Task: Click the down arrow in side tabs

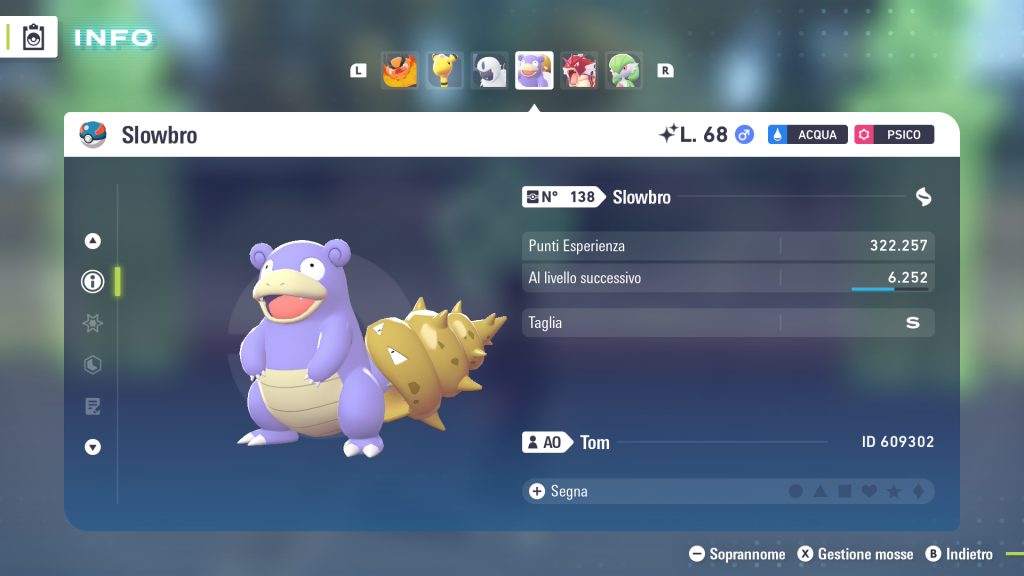Action: pyautogui.click(x=93, y=447)
